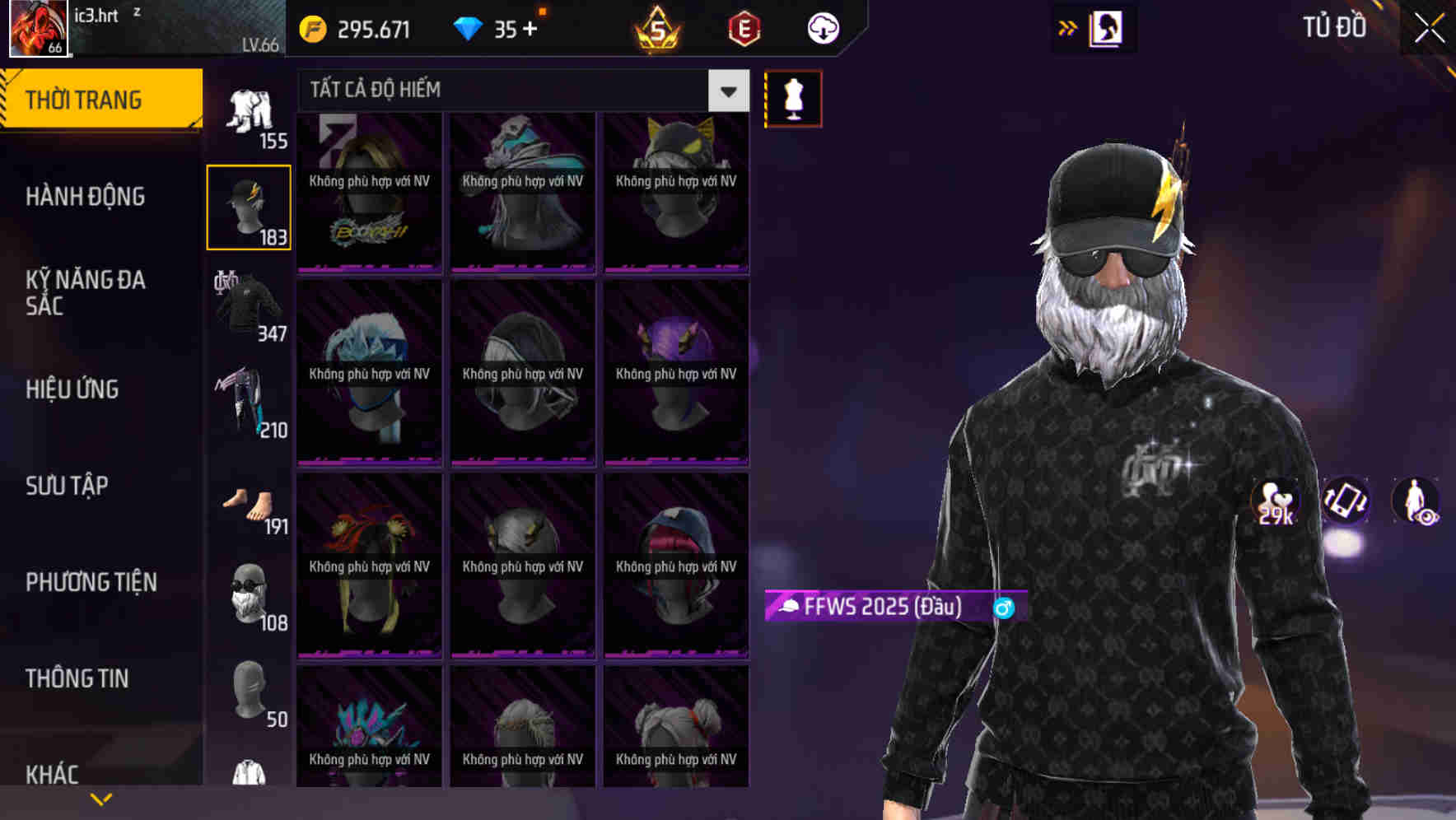1456x820 pixels.
Task: Collapse the panel using the double-arrow chevron
Action: 1068,27
